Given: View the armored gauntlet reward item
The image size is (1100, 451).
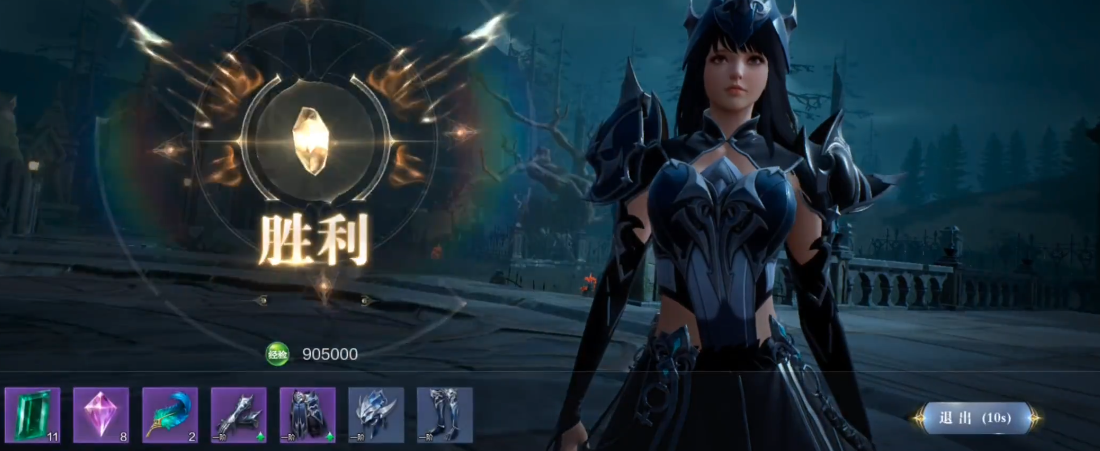Looking at the screenshot, I should [239, 415].
